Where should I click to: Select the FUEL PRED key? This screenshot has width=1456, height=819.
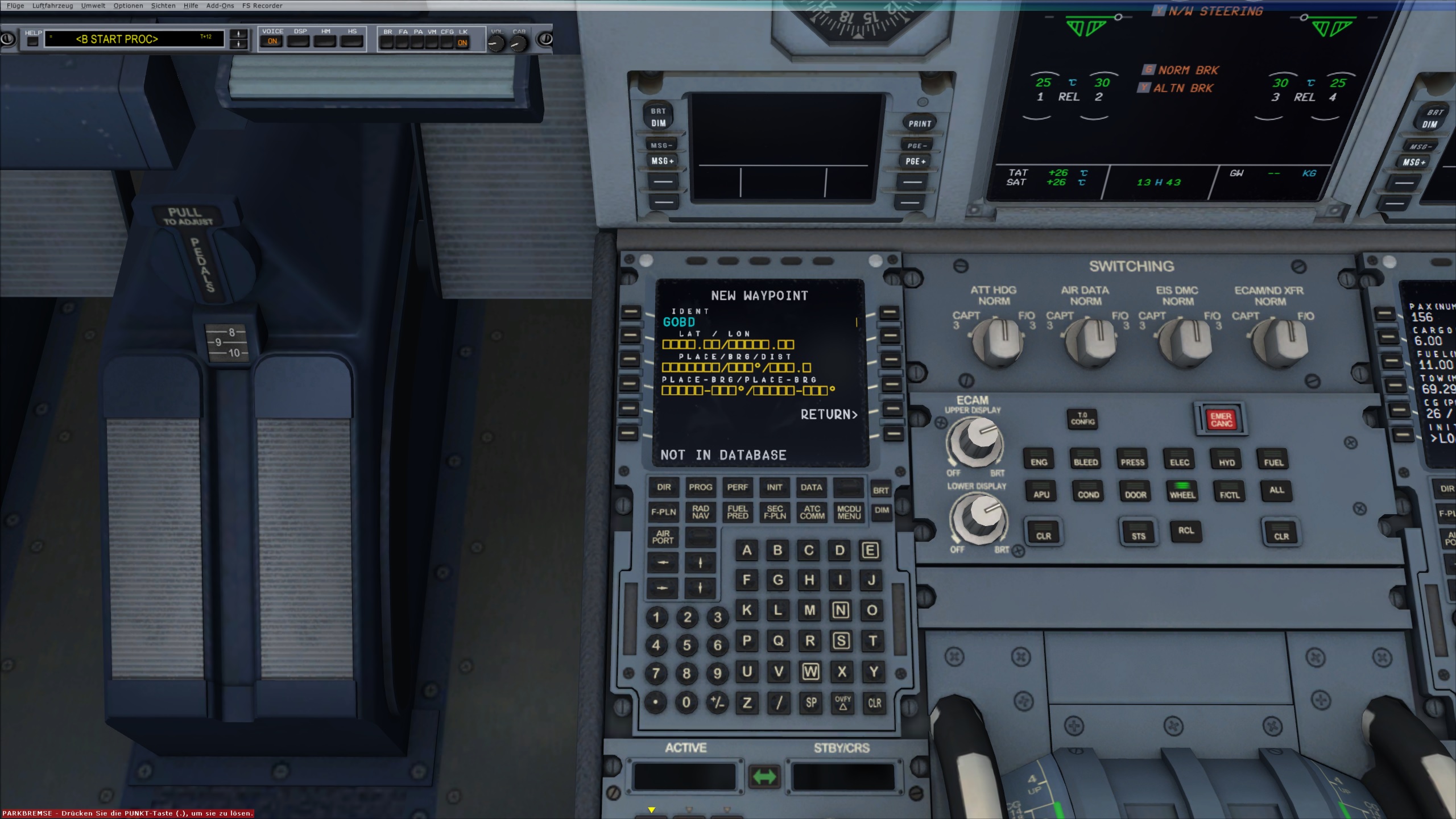[737, 512]
